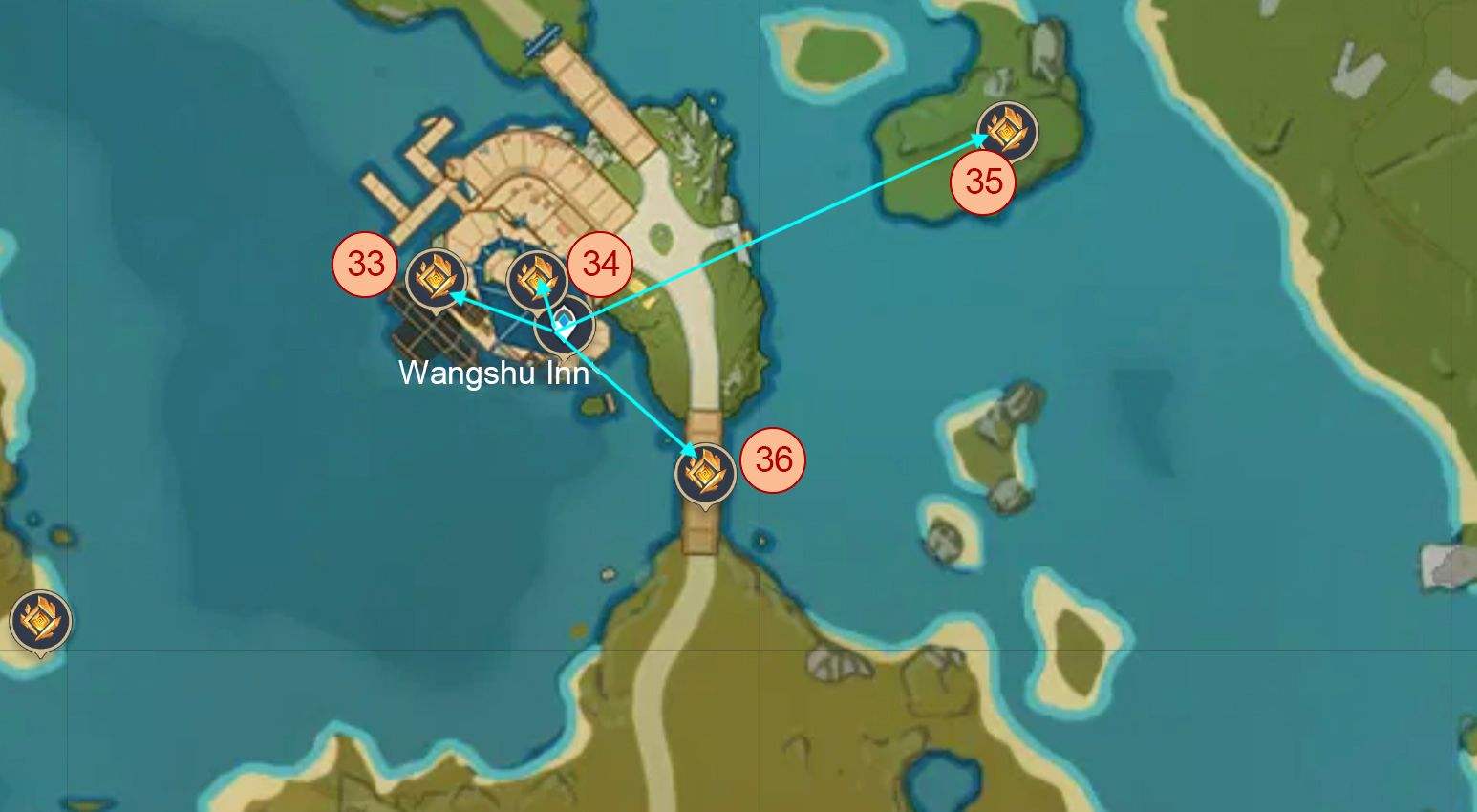Click the red circle containing number 35

coord(985,180)
